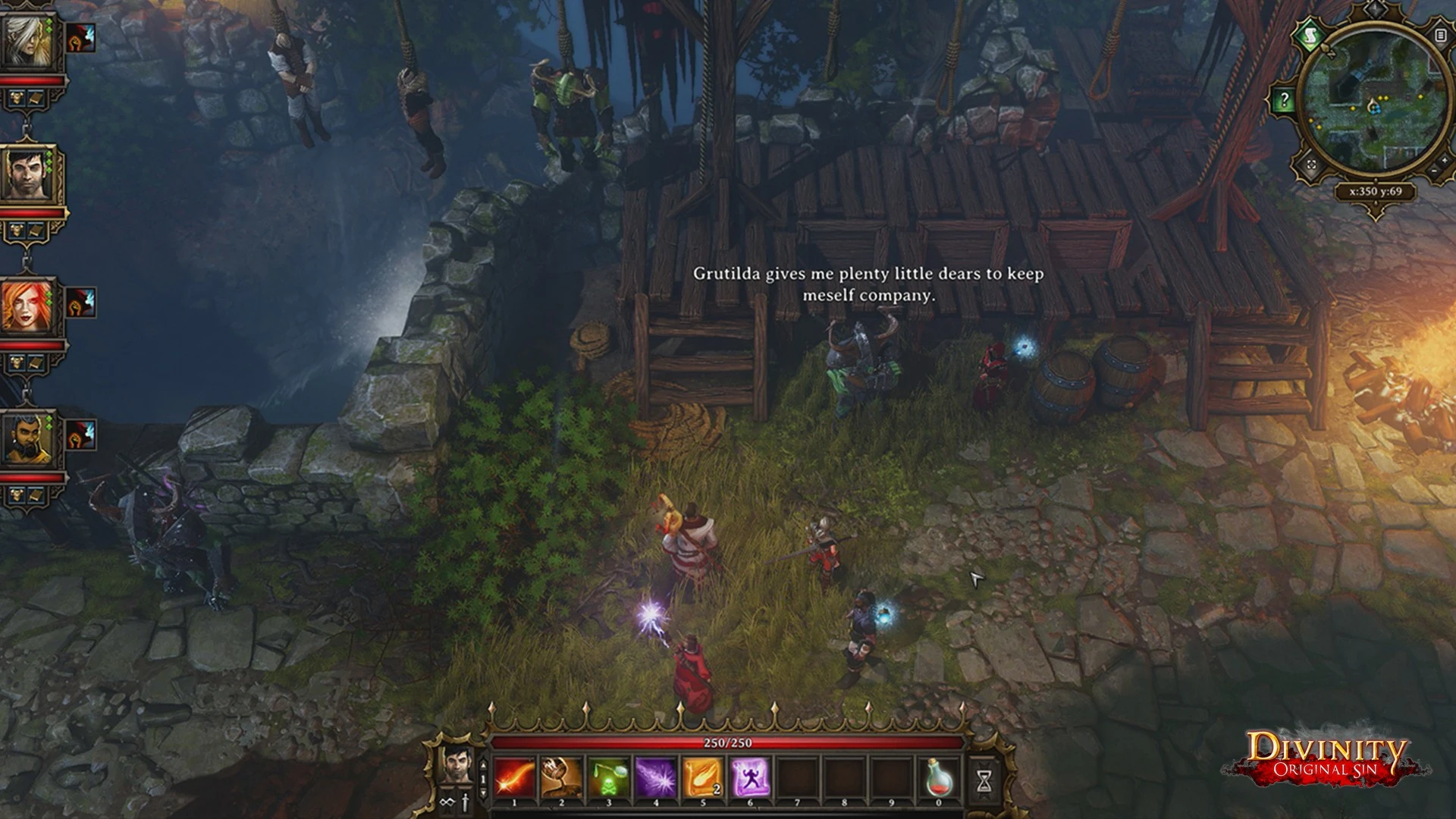This screenshot has height=819, width=1456.
Task: Use the purple figure scroll in slot 6
Action: [x=750, y=777]
